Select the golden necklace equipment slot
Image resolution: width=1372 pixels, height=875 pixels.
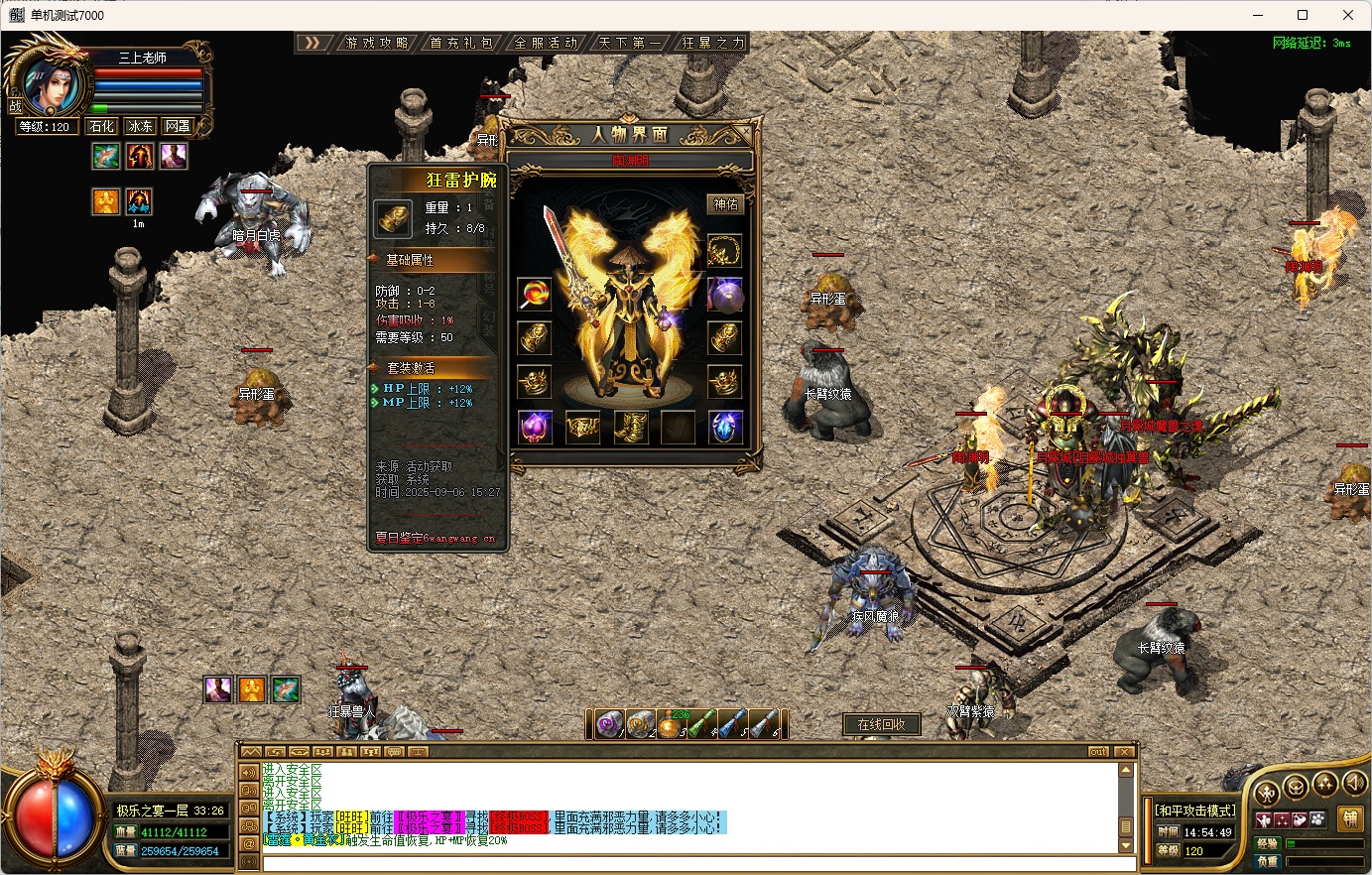tap(724, 250)
